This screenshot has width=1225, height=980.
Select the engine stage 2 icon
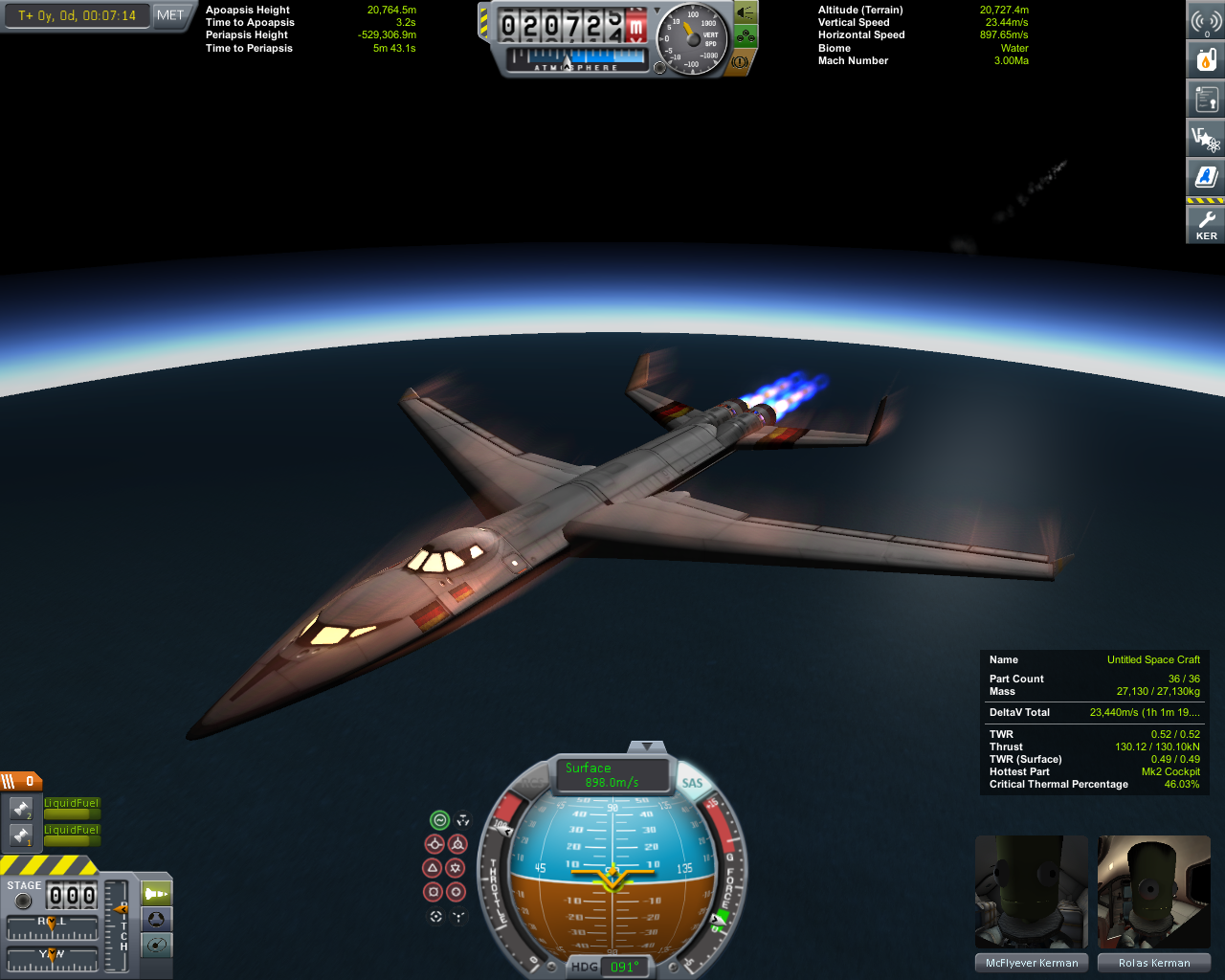coord(21,810)
